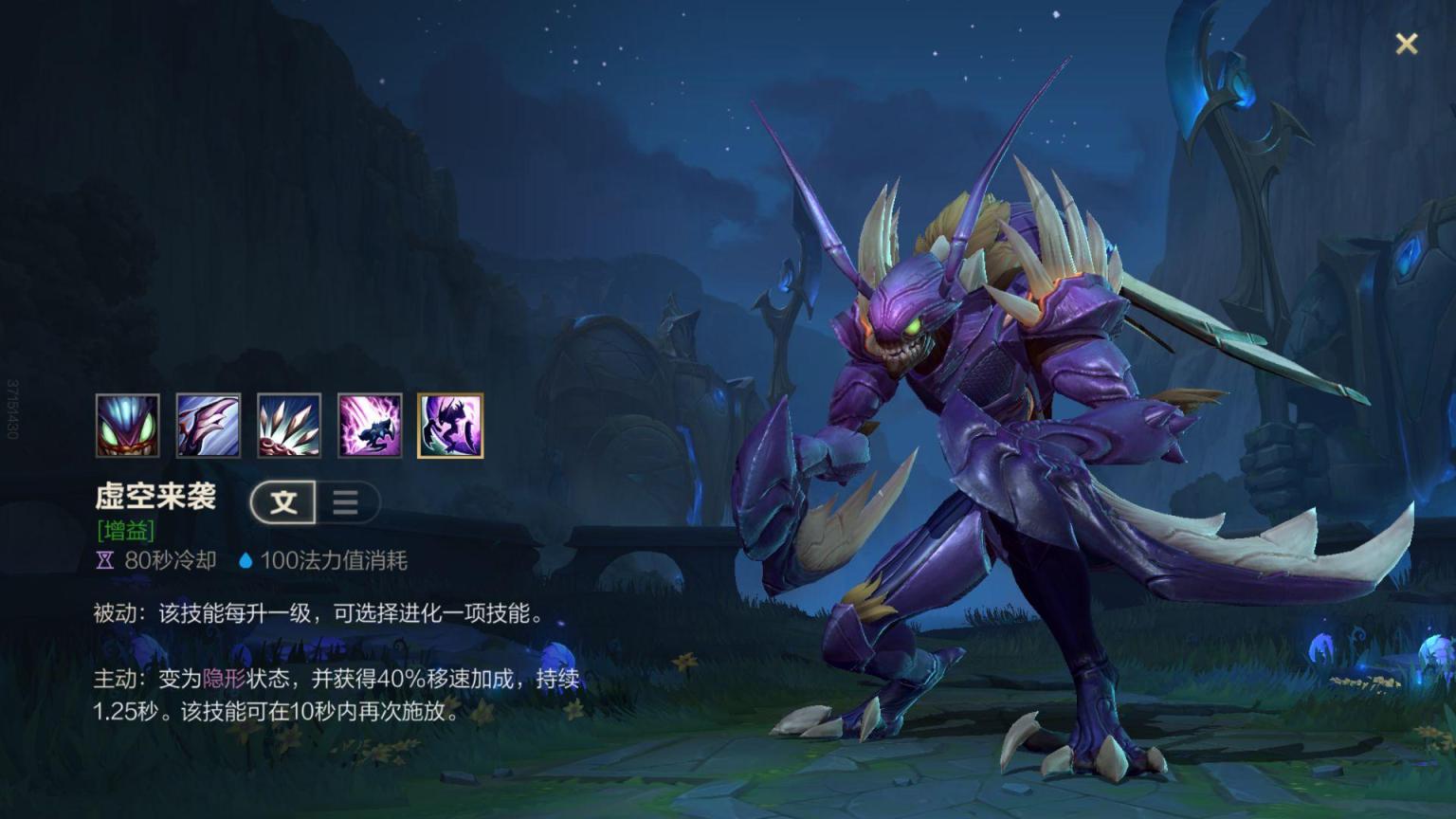Close the ability details screen
Viewport: 1456px width, 819px height.
coord(1406,44)
